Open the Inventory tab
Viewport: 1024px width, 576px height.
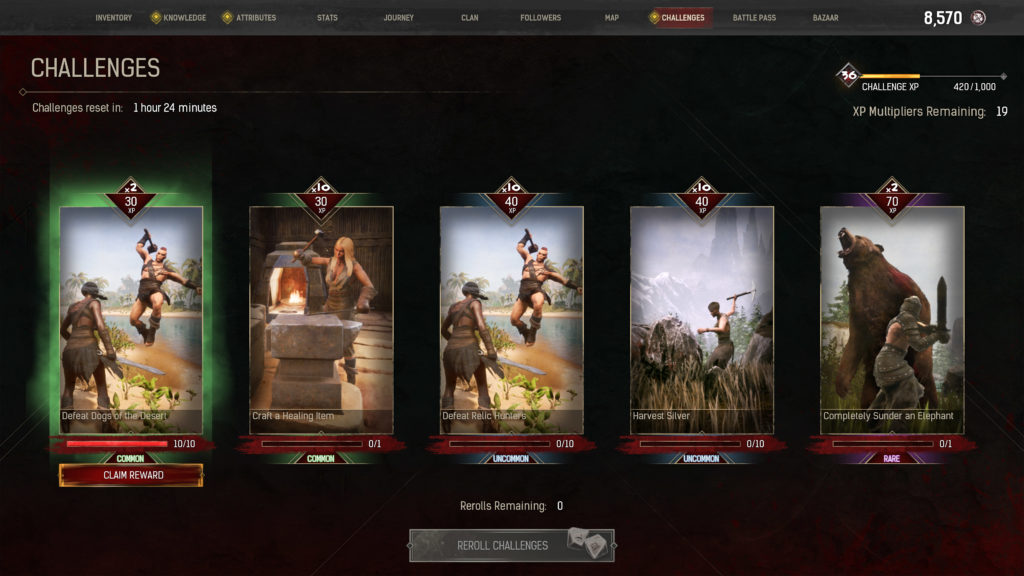coord(113,18)
